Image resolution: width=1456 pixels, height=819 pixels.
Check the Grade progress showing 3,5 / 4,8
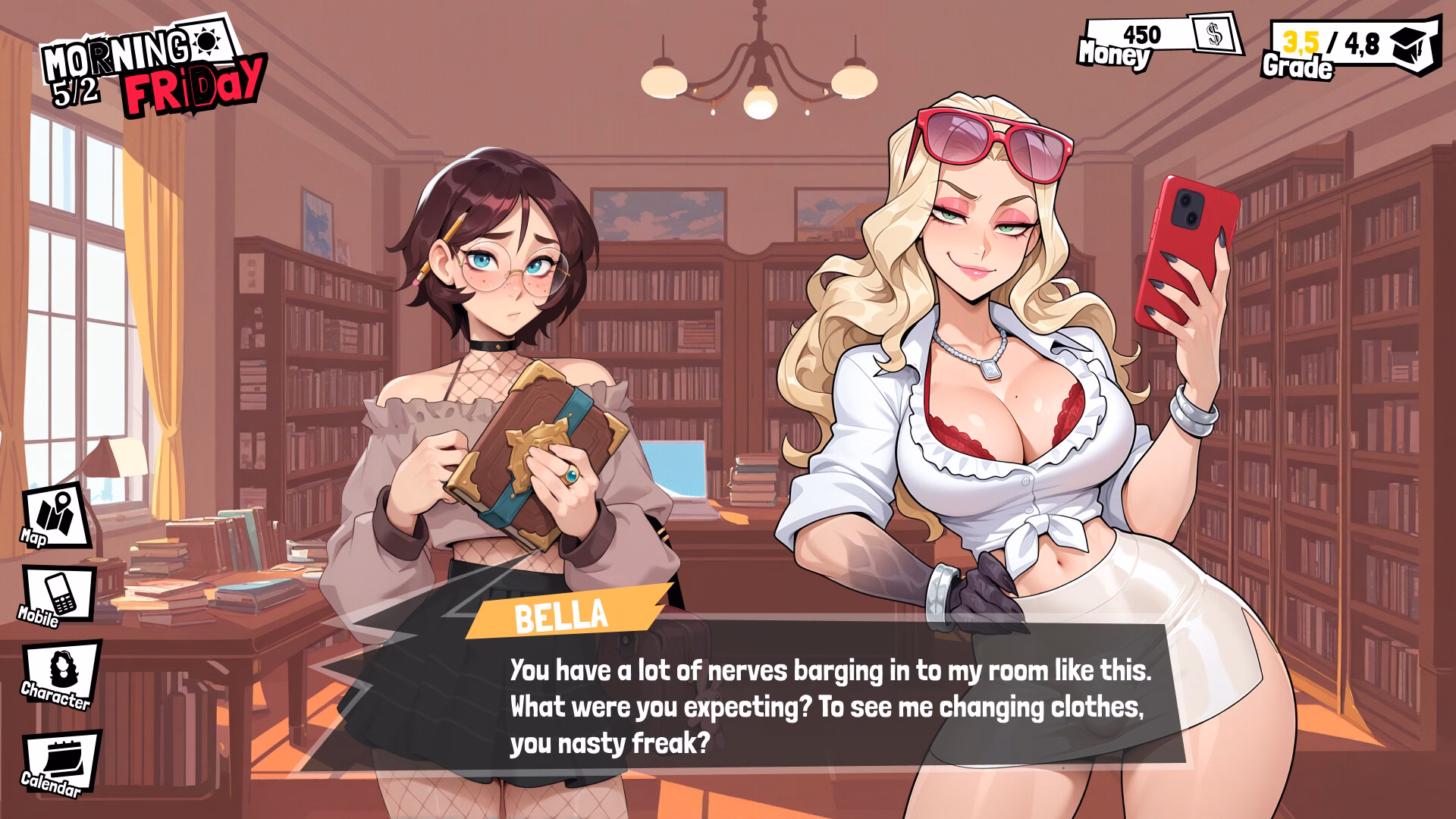click(x=1346, y=44)
